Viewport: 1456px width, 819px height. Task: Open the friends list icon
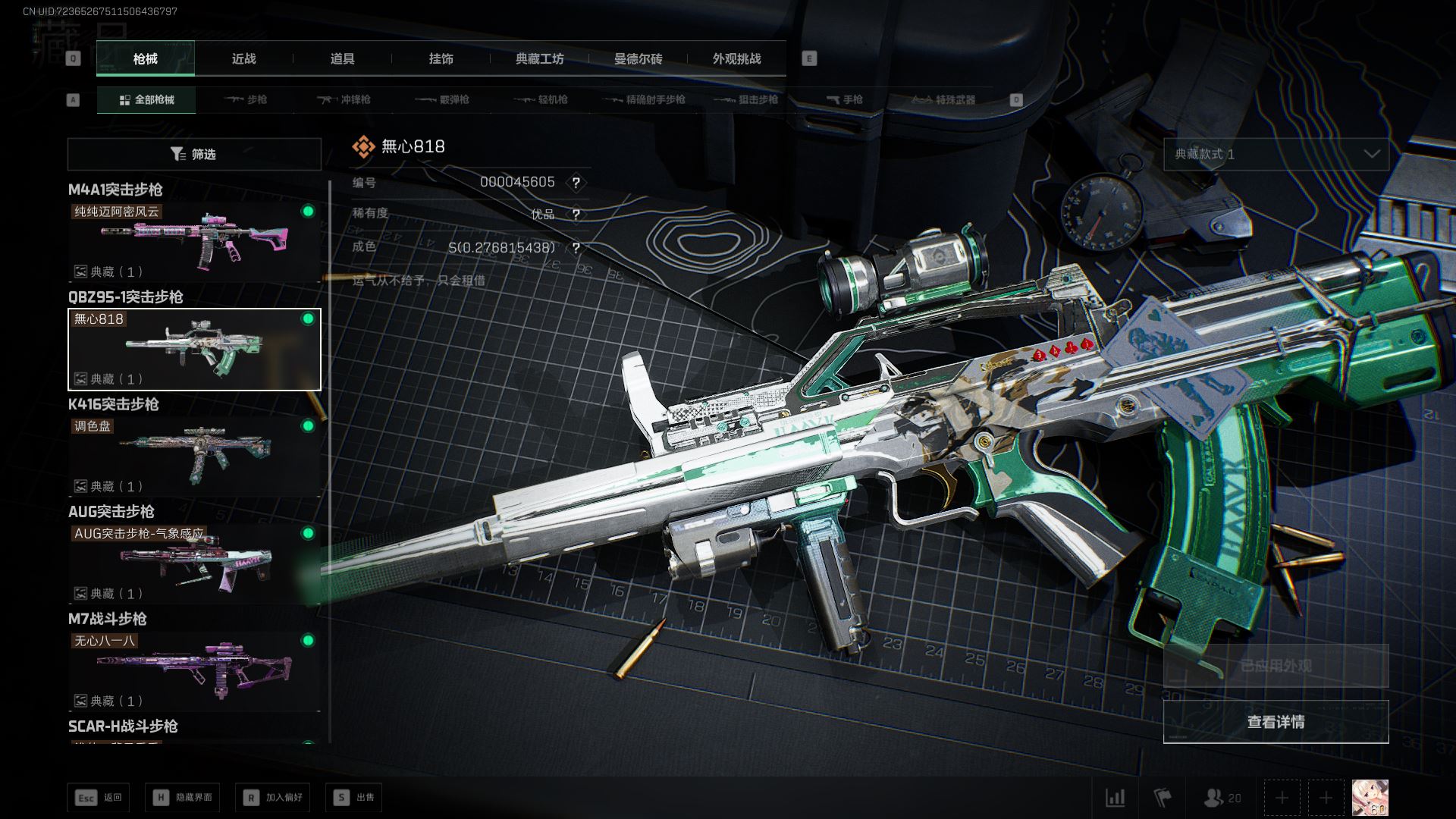(1222, 798)
